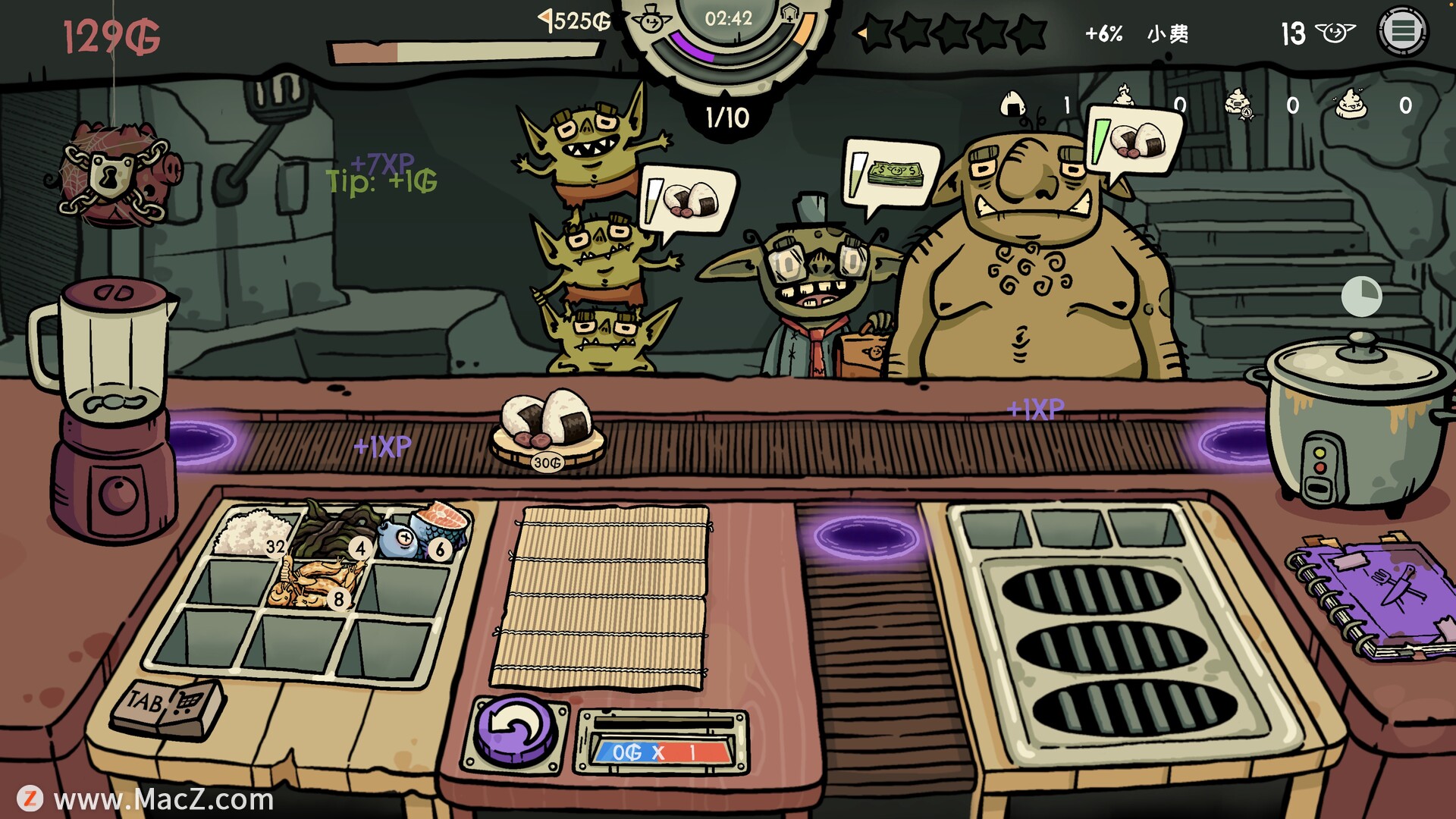
Task: Open the TAB shop register
Action: [168, 708]
